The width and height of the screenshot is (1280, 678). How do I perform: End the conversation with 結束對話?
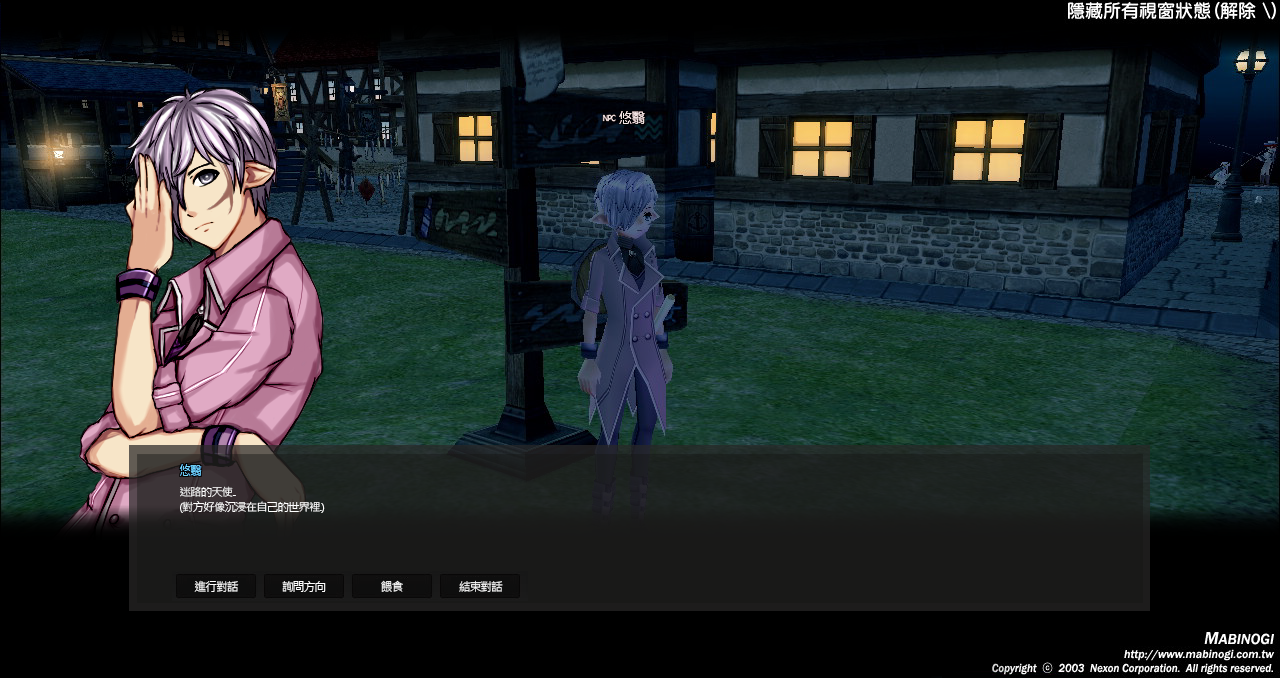click(x=480, y=587)
